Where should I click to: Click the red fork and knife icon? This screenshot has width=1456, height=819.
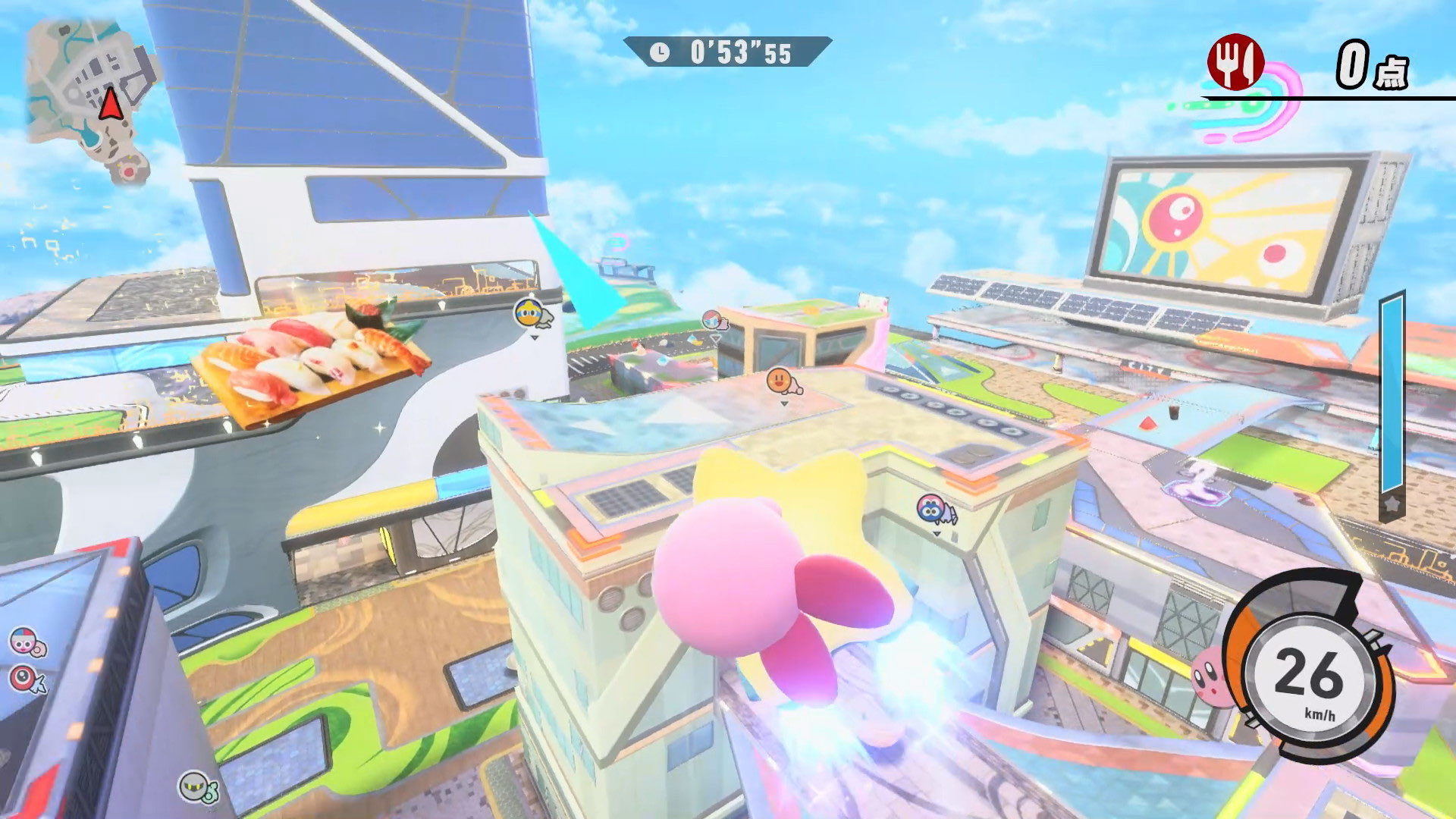point(1235,62)
